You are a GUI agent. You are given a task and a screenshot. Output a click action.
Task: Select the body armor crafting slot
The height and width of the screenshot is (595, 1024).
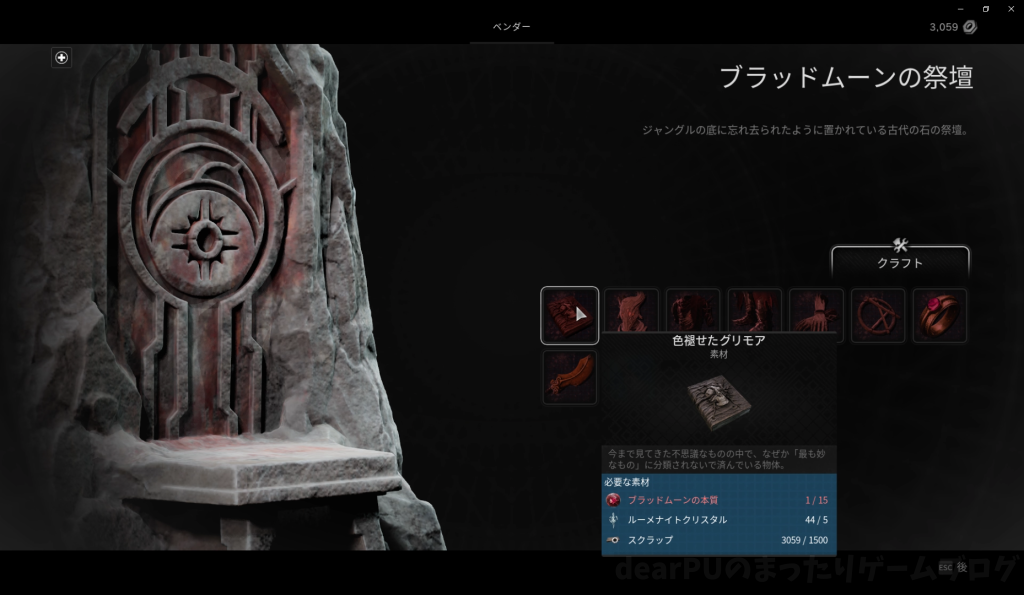(693, 316)
